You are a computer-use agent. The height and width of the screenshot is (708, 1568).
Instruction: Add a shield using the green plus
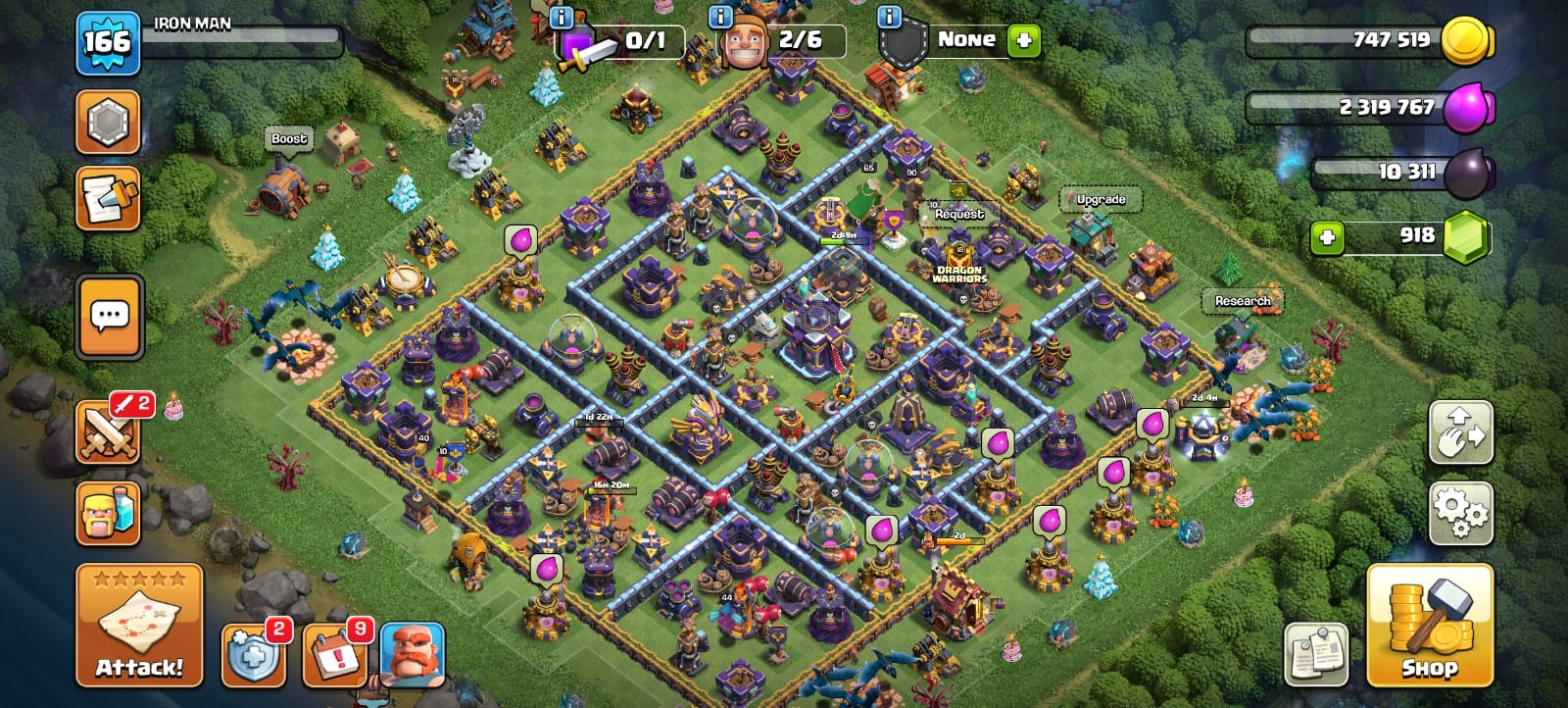(x=1023, y=40)
